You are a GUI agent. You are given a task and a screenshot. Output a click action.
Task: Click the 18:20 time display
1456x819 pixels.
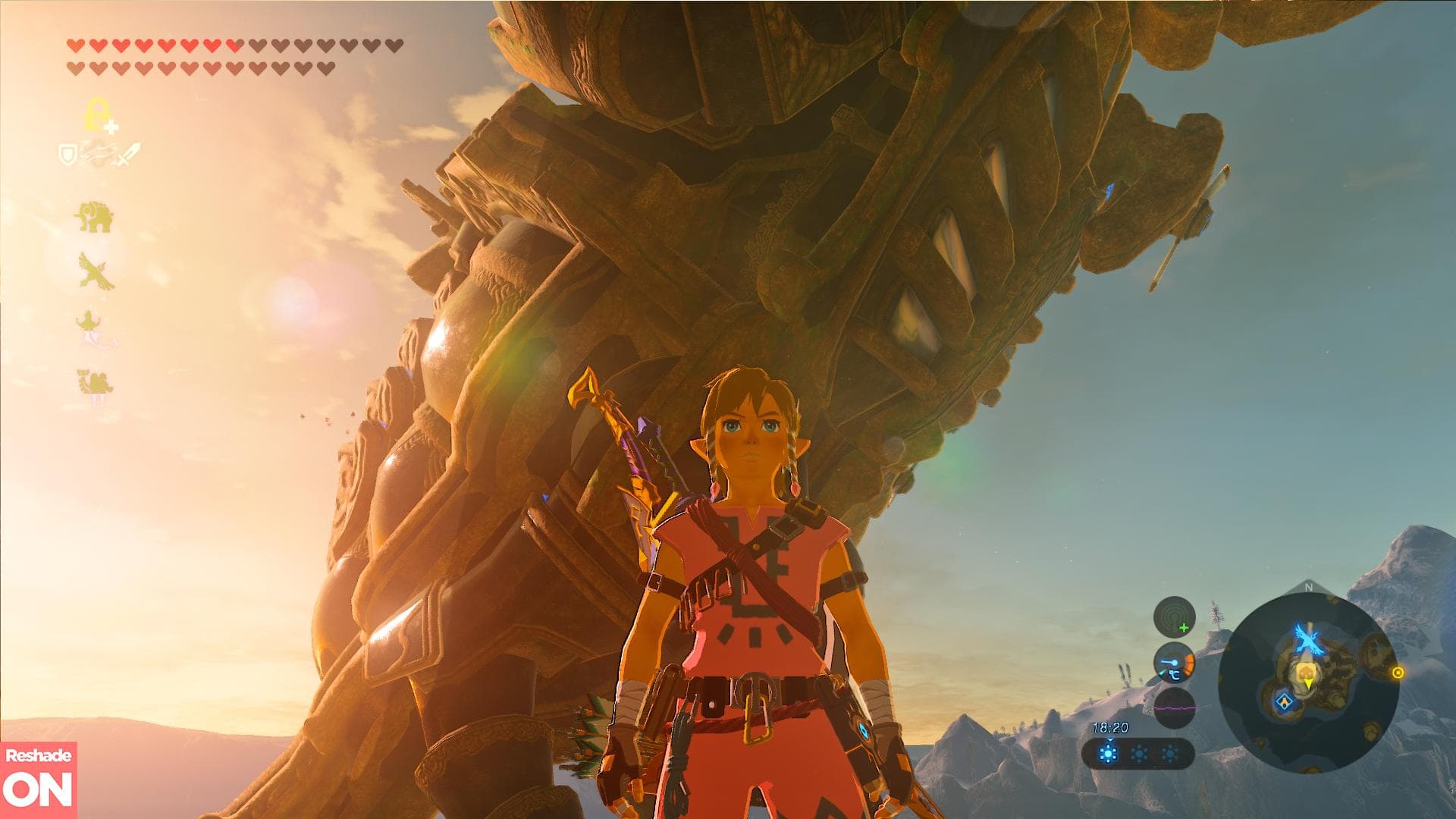coord(1111,727)
